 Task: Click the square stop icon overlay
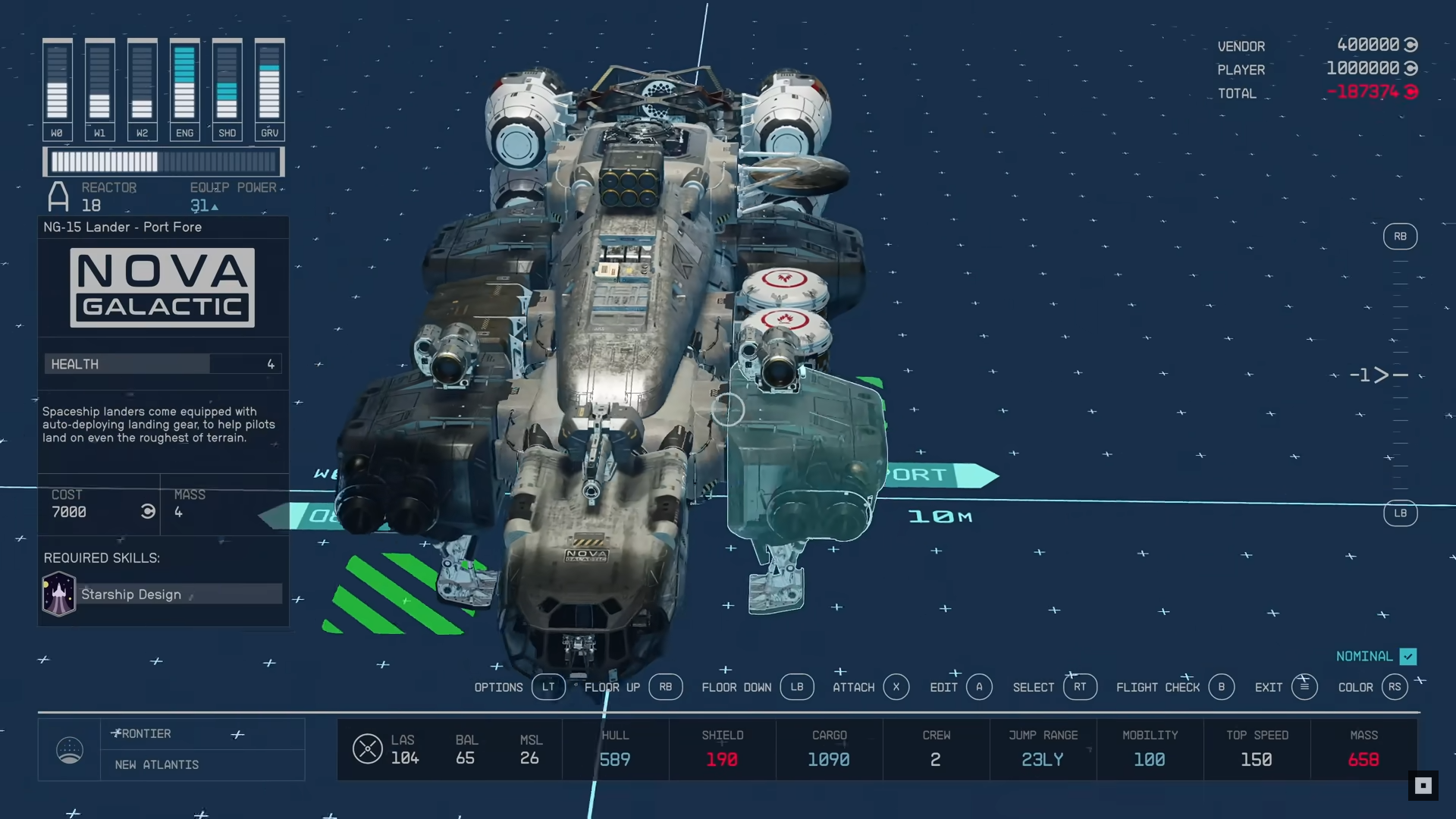click(x=1423, y=786)
